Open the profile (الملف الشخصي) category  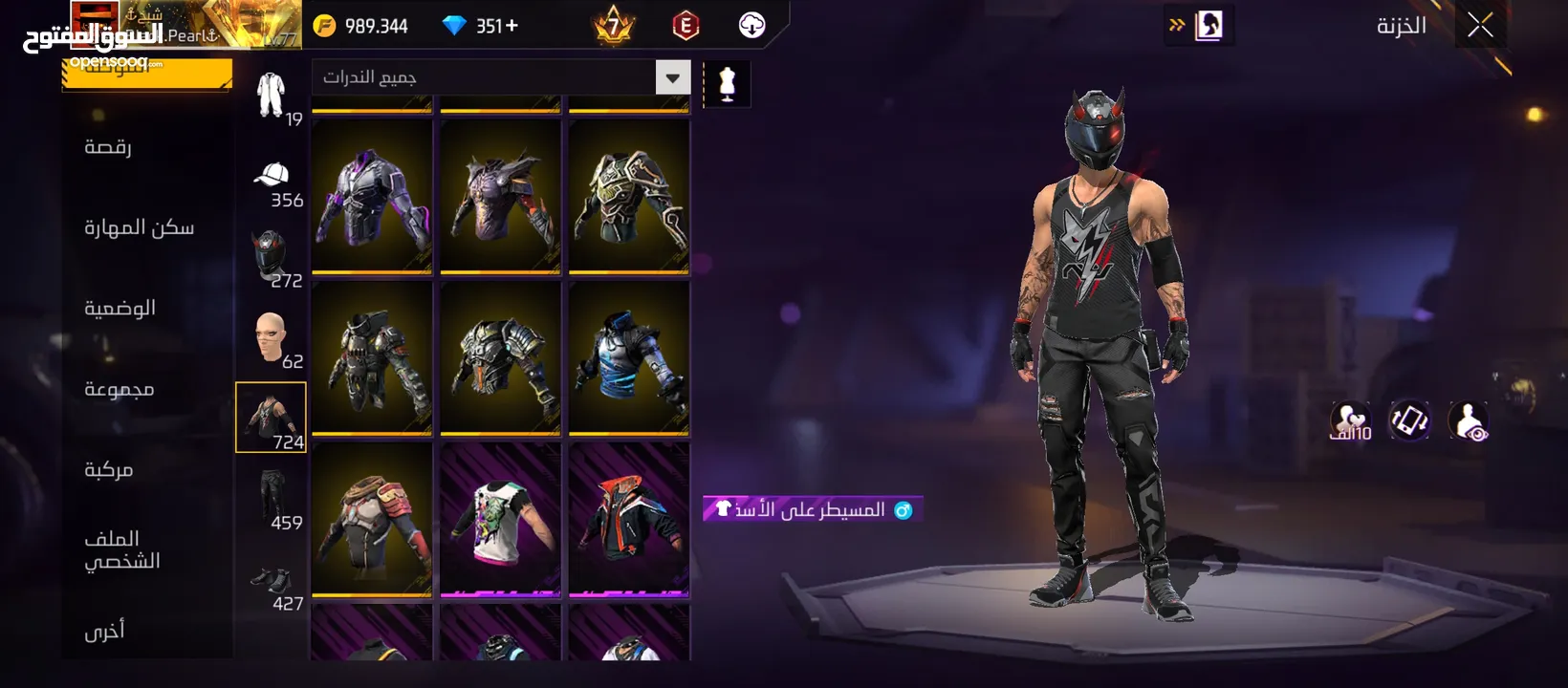click(121, 549)
